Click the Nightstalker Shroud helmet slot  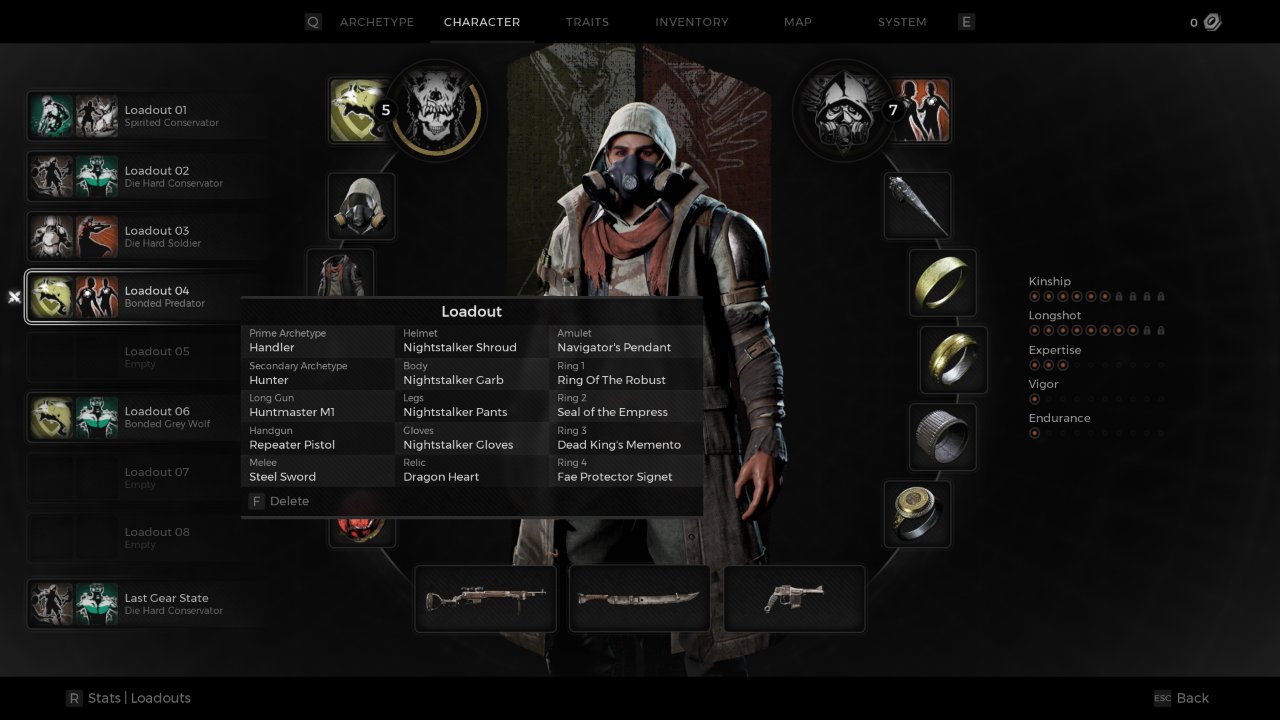coord(361,206)
